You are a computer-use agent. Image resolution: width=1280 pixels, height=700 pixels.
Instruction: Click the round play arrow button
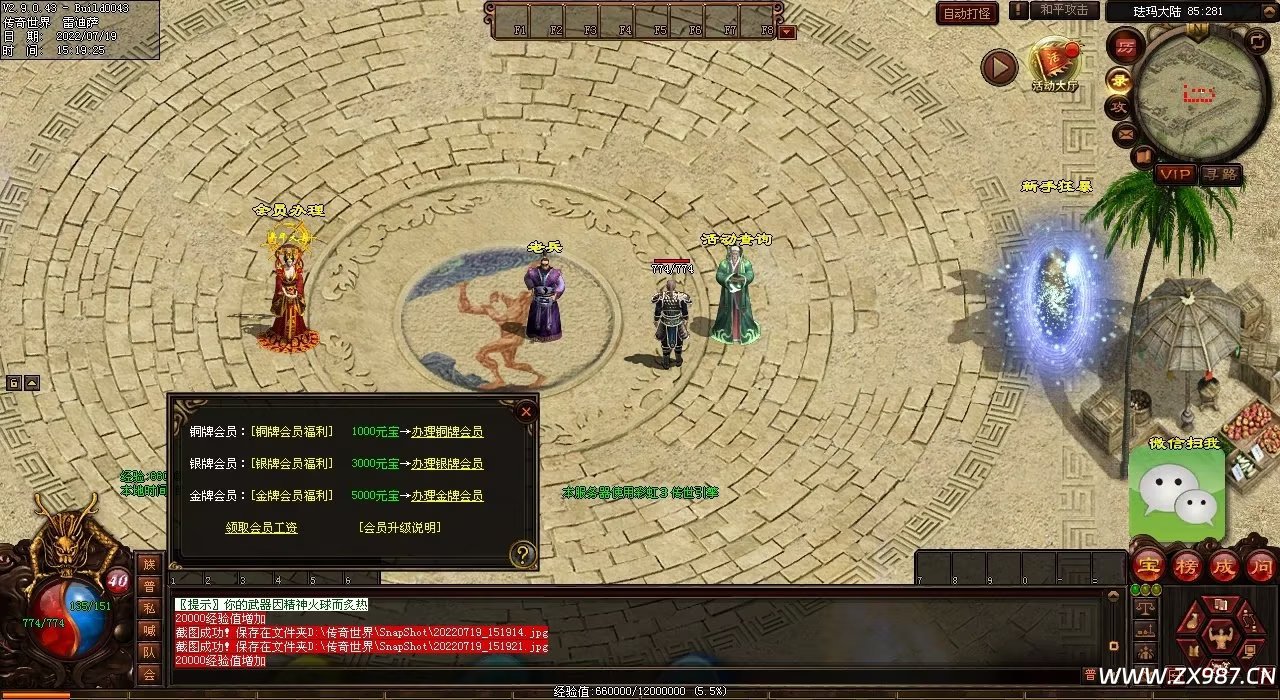pyautogui.click(x=998, y=67)
